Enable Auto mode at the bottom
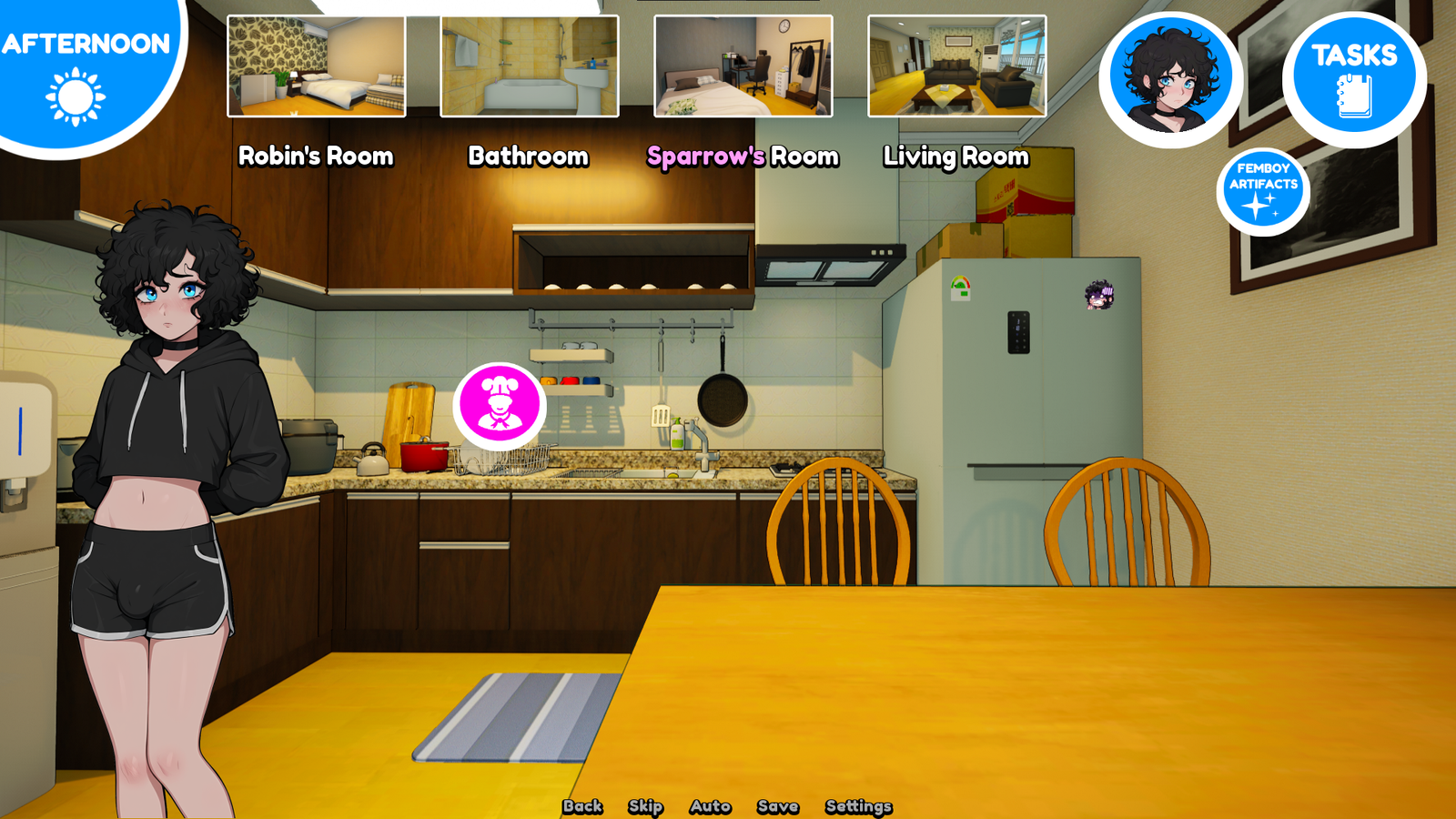The image size is (1456, 819). coord(709,806)
